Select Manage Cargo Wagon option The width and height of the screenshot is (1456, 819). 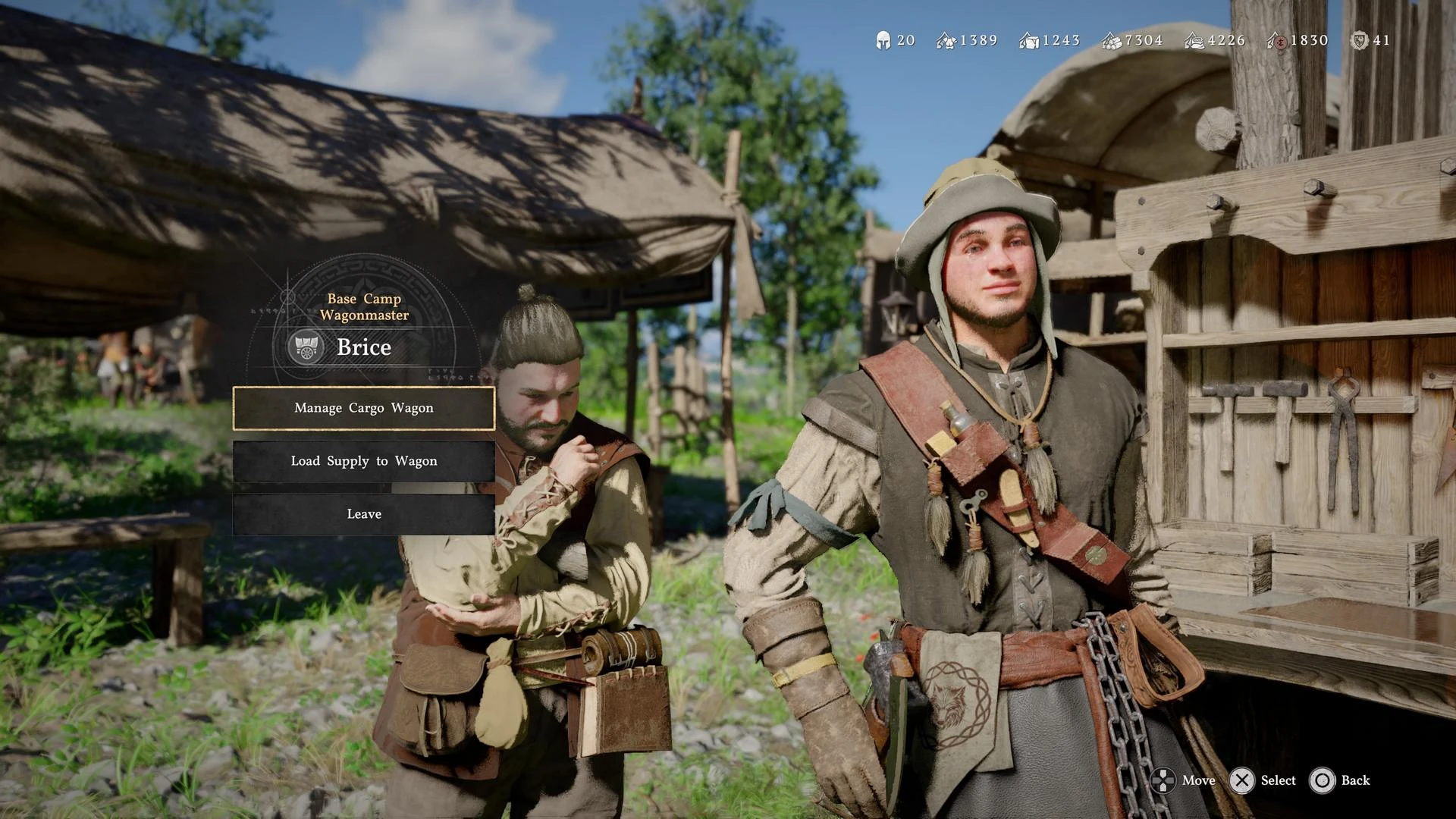(x=364, y=408)
